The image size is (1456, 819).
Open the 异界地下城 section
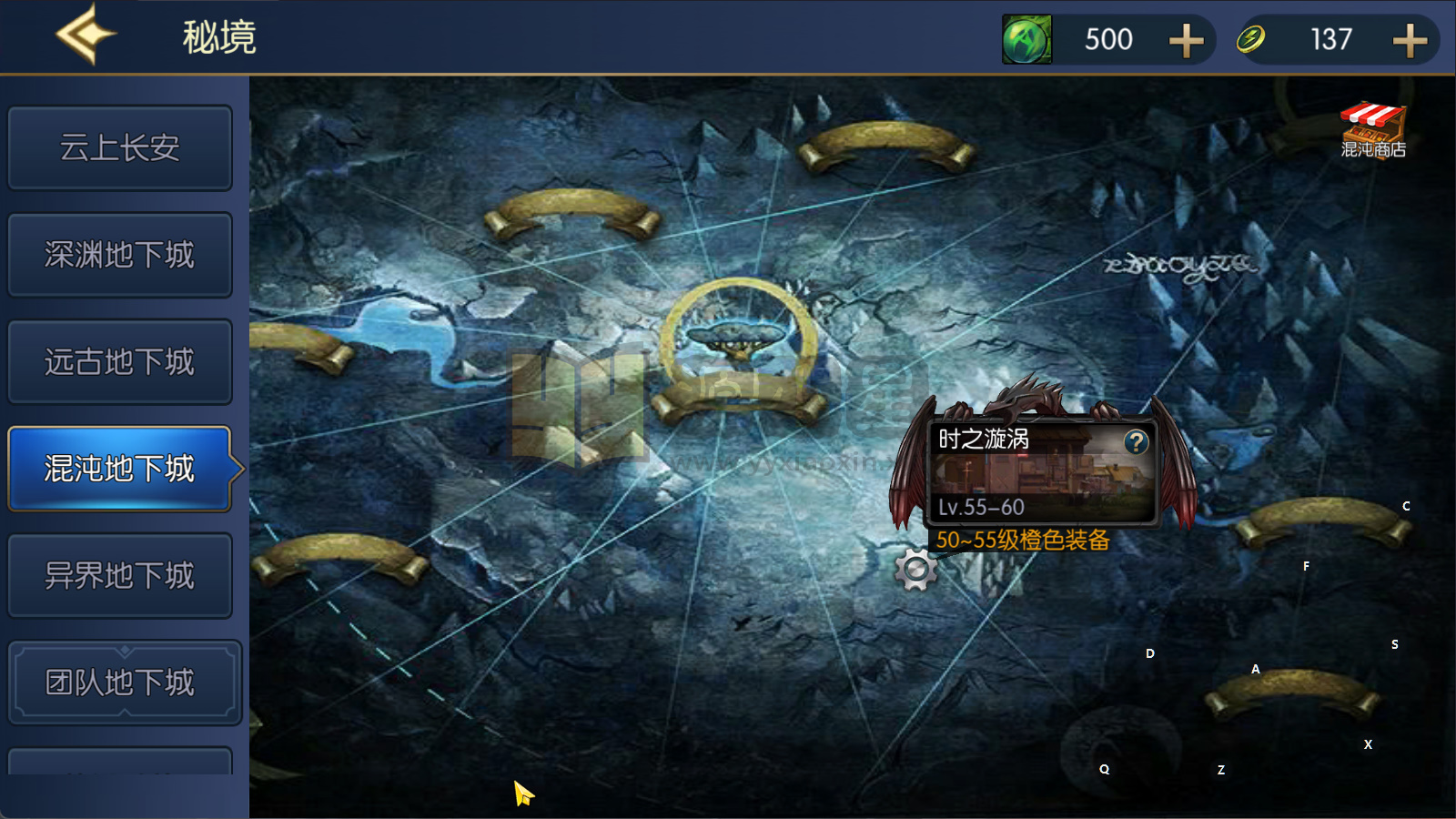(119, 574)
